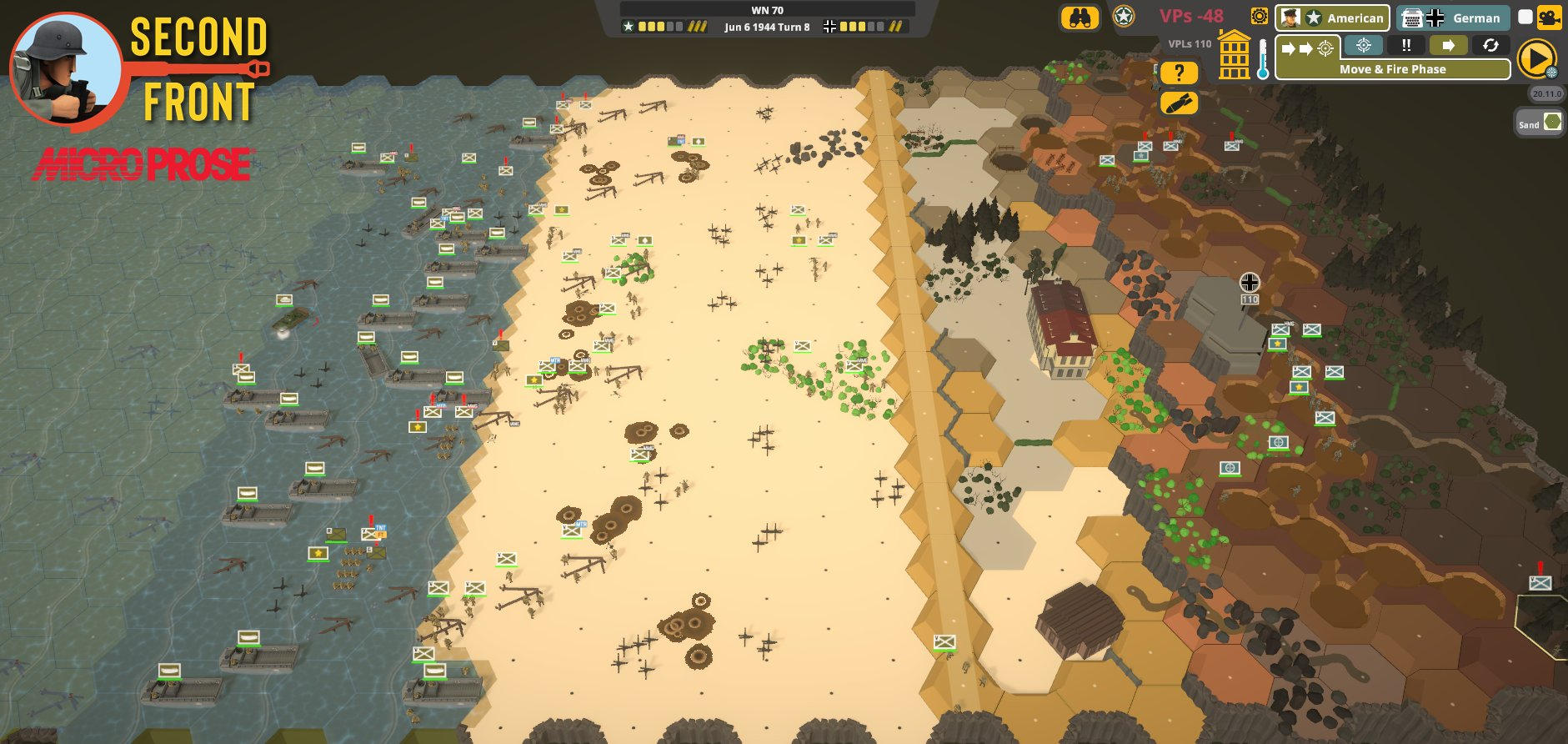Click the Sand terrain hex swatch

1551,123
